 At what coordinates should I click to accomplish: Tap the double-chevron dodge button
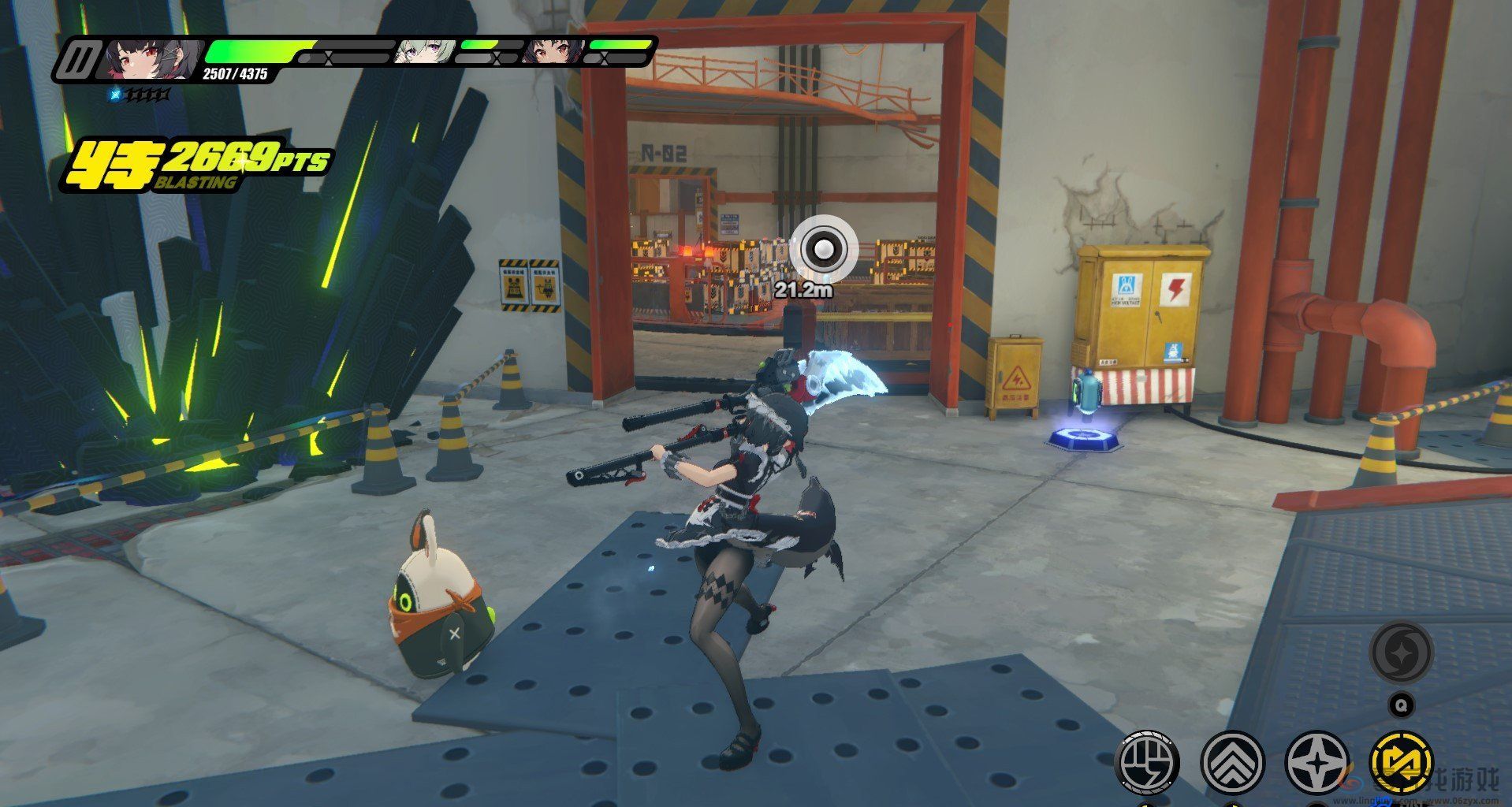tap(1232, 762)
